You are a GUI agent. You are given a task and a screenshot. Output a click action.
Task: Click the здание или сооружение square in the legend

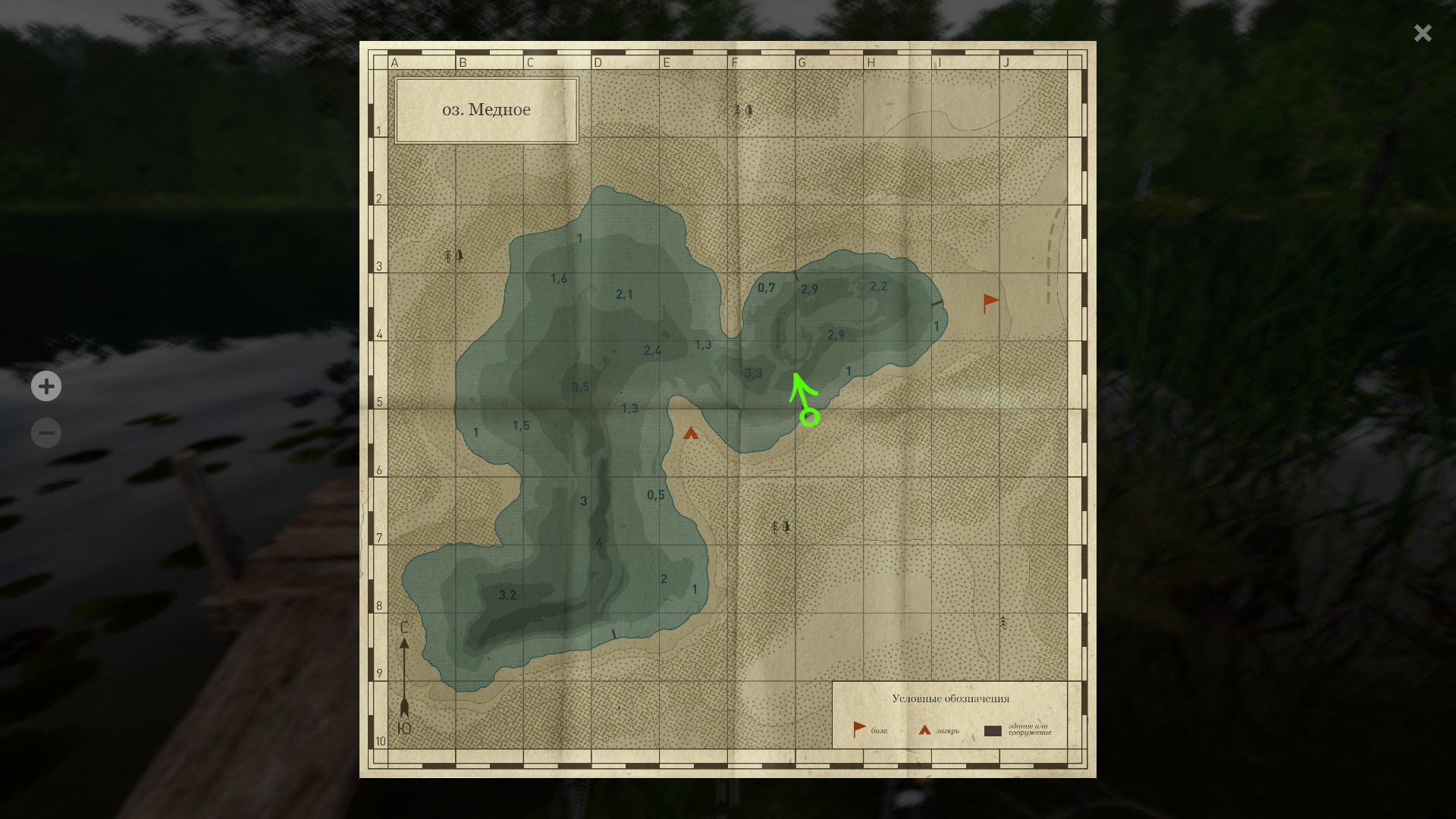pos(993,731)
